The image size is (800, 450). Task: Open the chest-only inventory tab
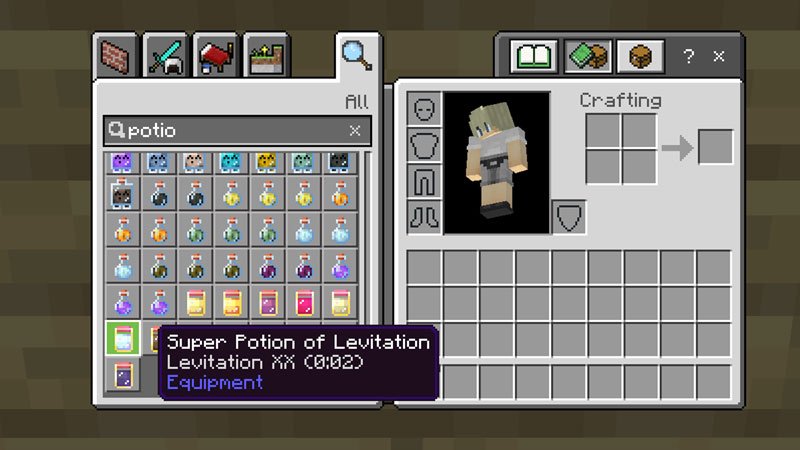pos(640,56)
